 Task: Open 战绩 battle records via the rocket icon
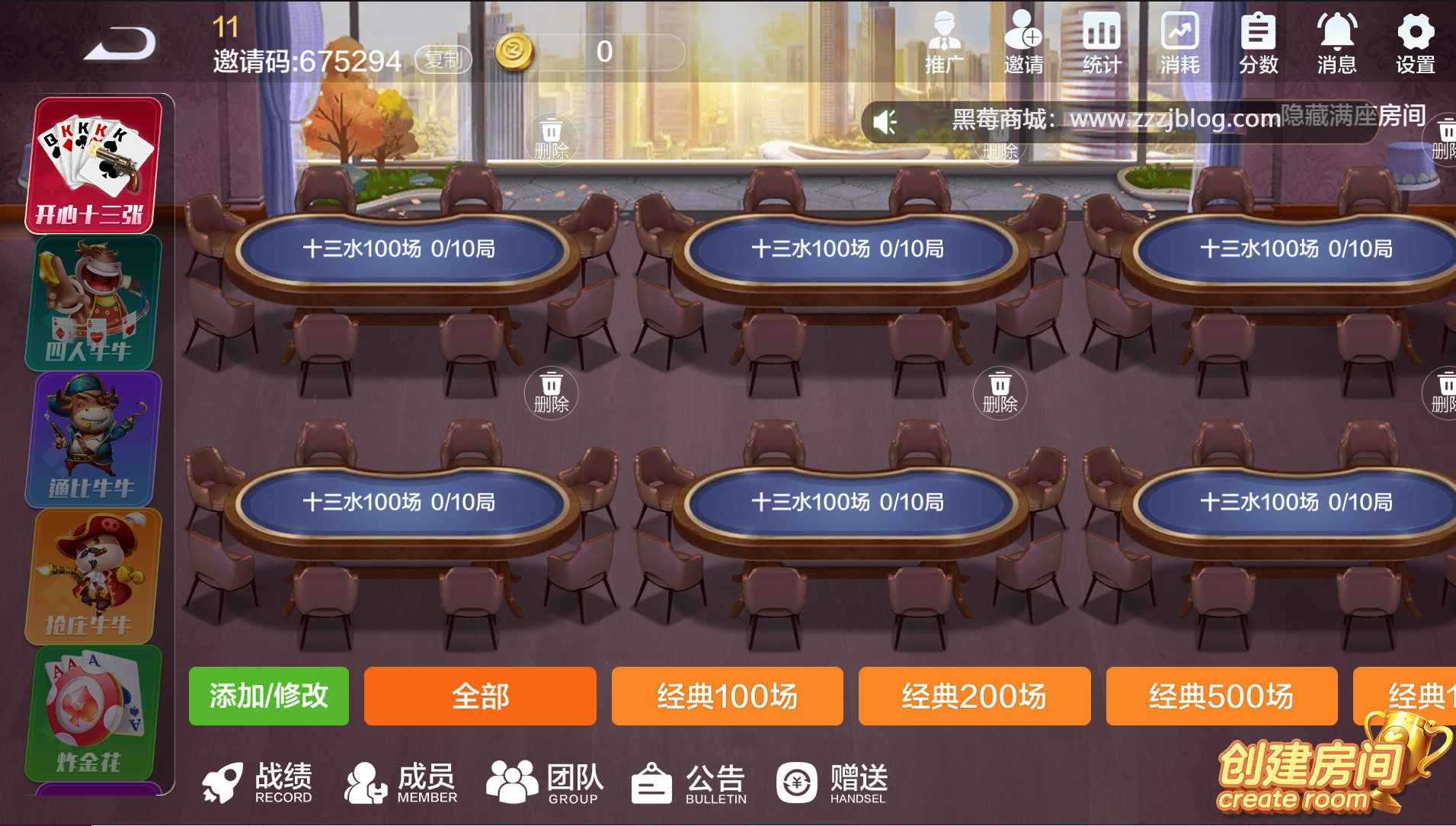[x=259, y=783]
